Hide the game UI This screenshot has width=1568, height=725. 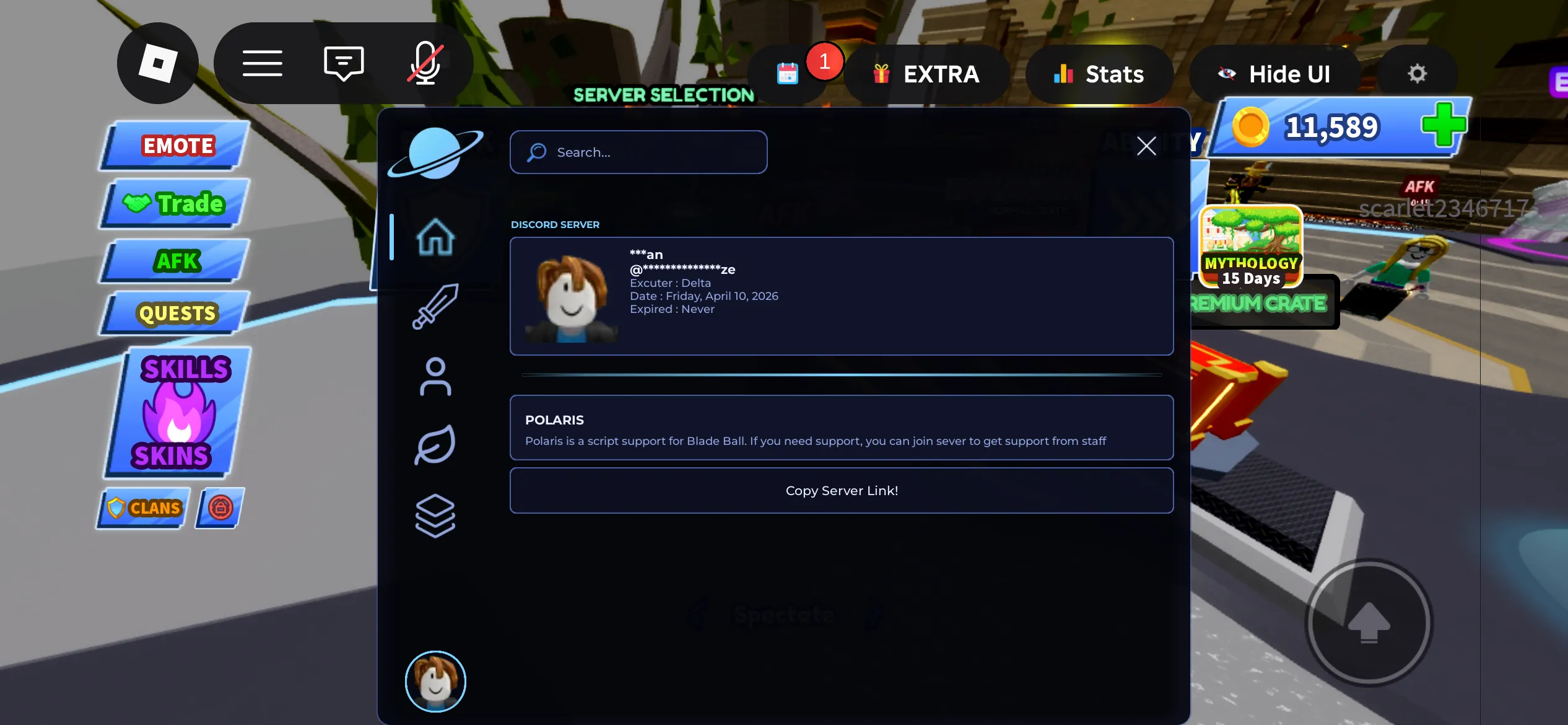(1275, 74)
